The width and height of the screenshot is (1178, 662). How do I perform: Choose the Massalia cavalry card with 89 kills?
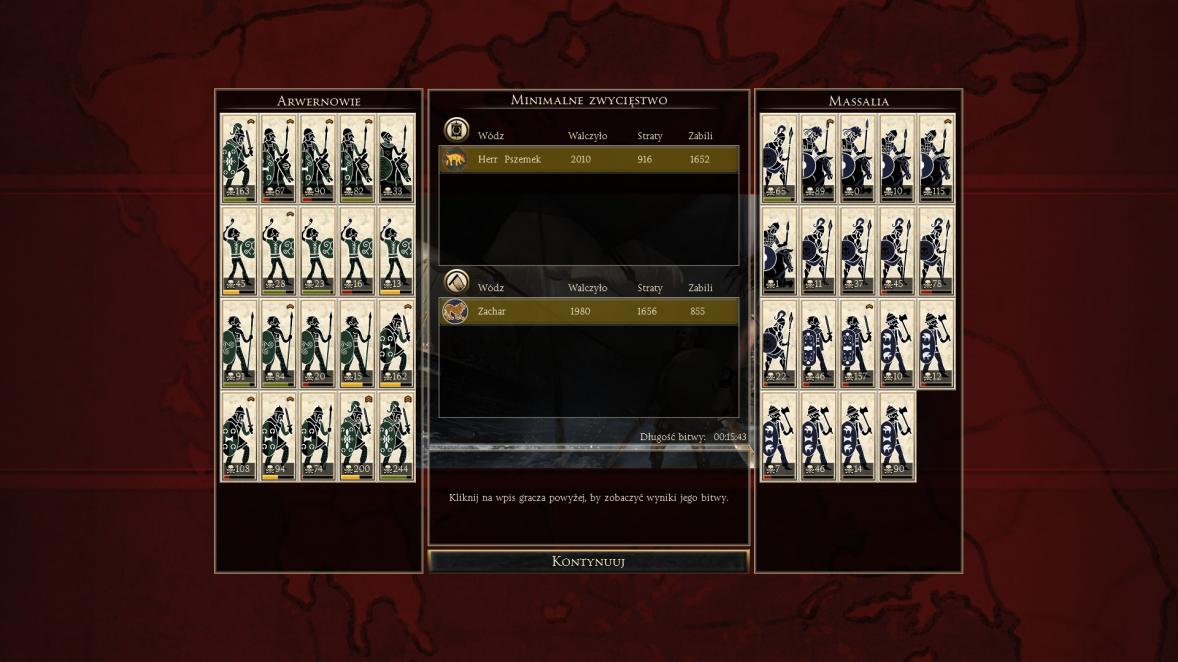pyautogui.click(x=818, y=158)
